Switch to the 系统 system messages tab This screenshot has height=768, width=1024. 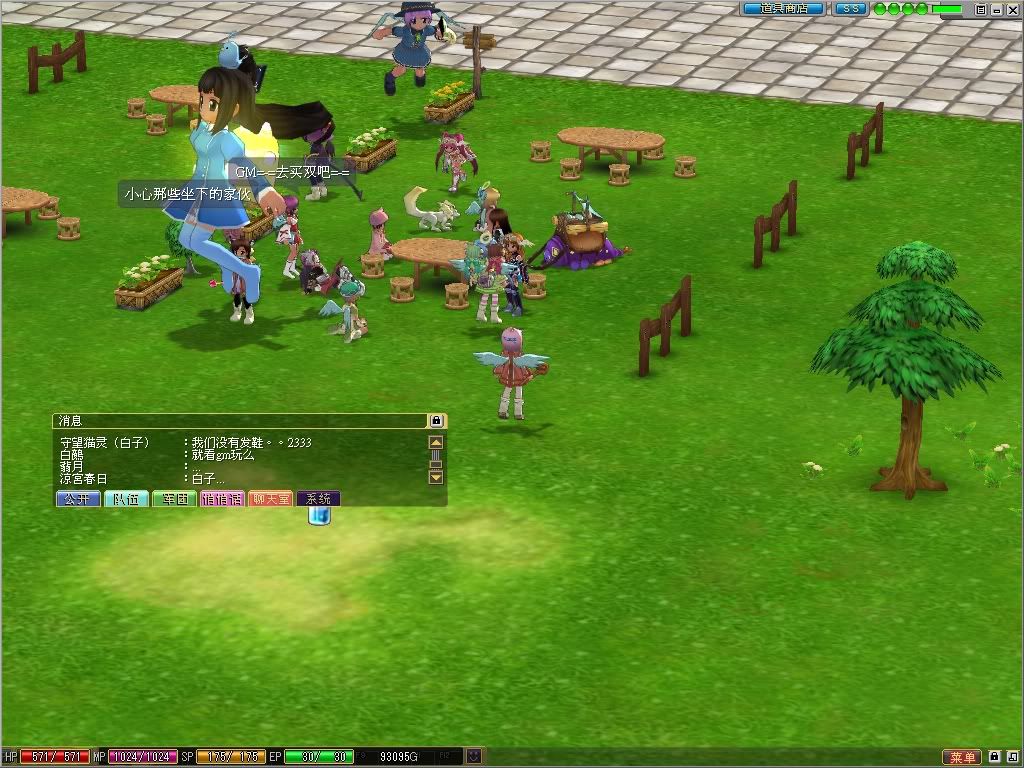pyautogui.click(x=318, y=498)
